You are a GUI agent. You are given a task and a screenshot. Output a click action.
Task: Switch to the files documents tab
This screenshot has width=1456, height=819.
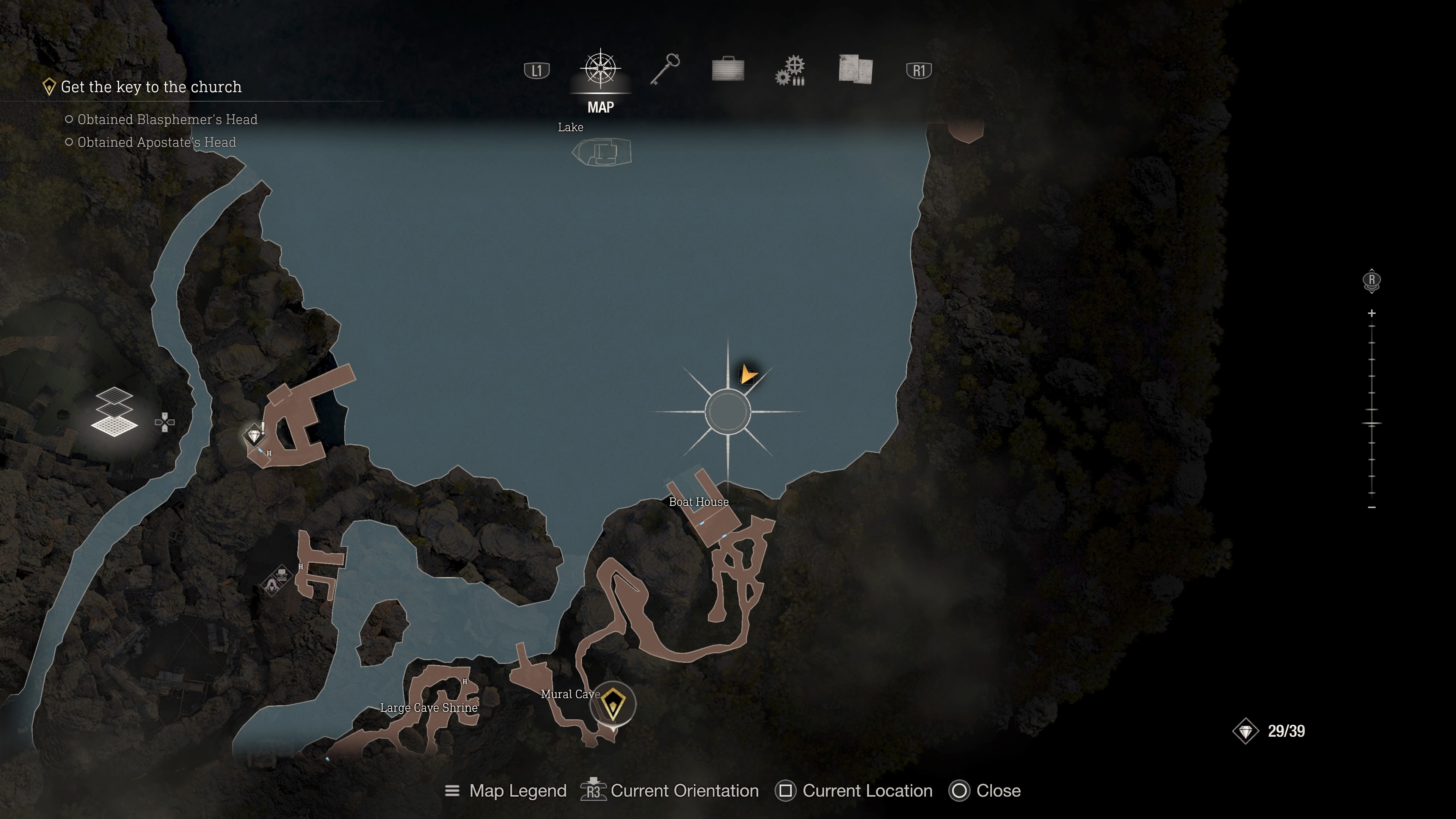pyautogui.click(x=855, y=69)
